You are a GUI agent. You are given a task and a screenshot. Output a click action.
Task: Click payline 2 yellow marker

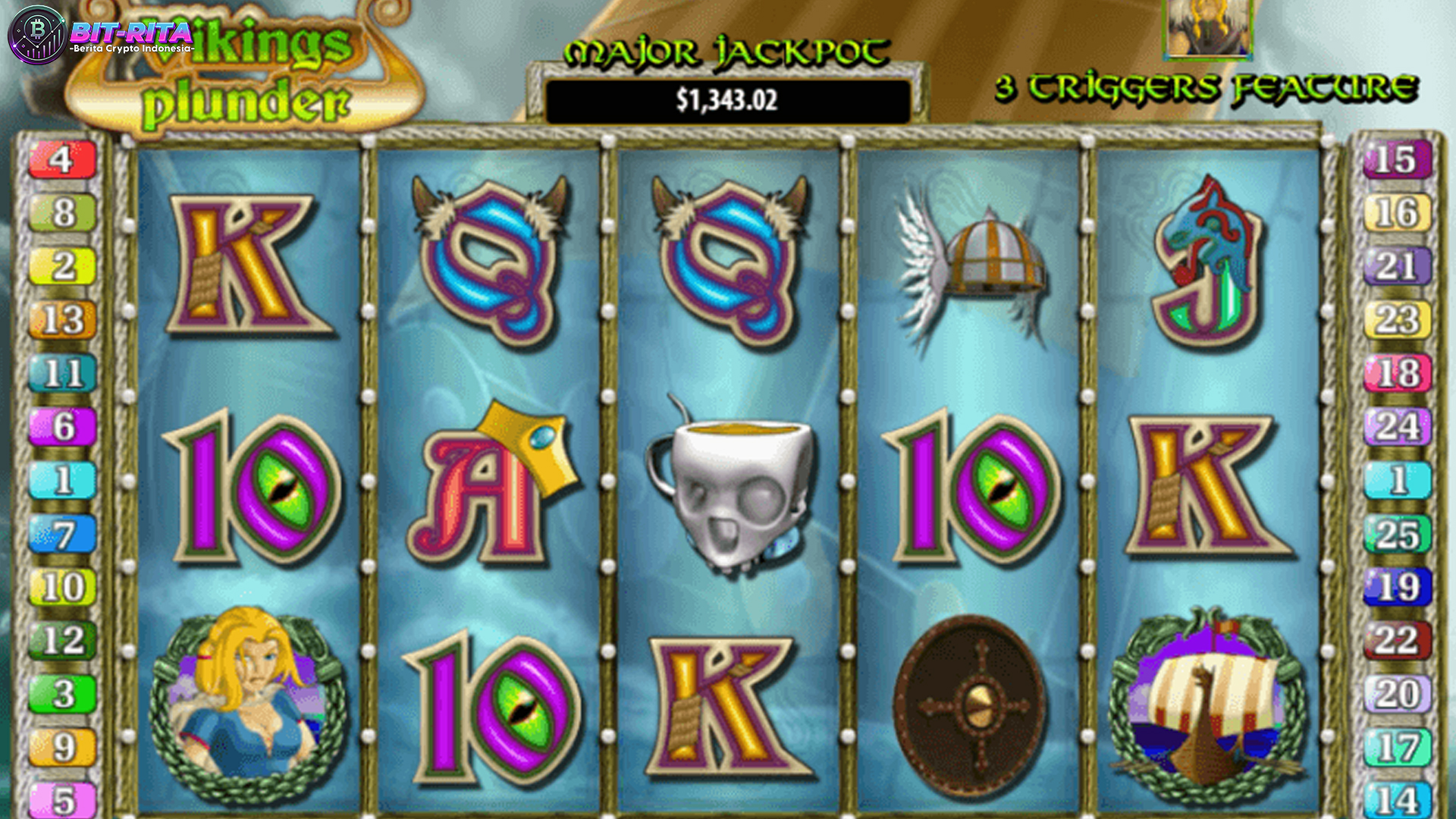(62, 266)
